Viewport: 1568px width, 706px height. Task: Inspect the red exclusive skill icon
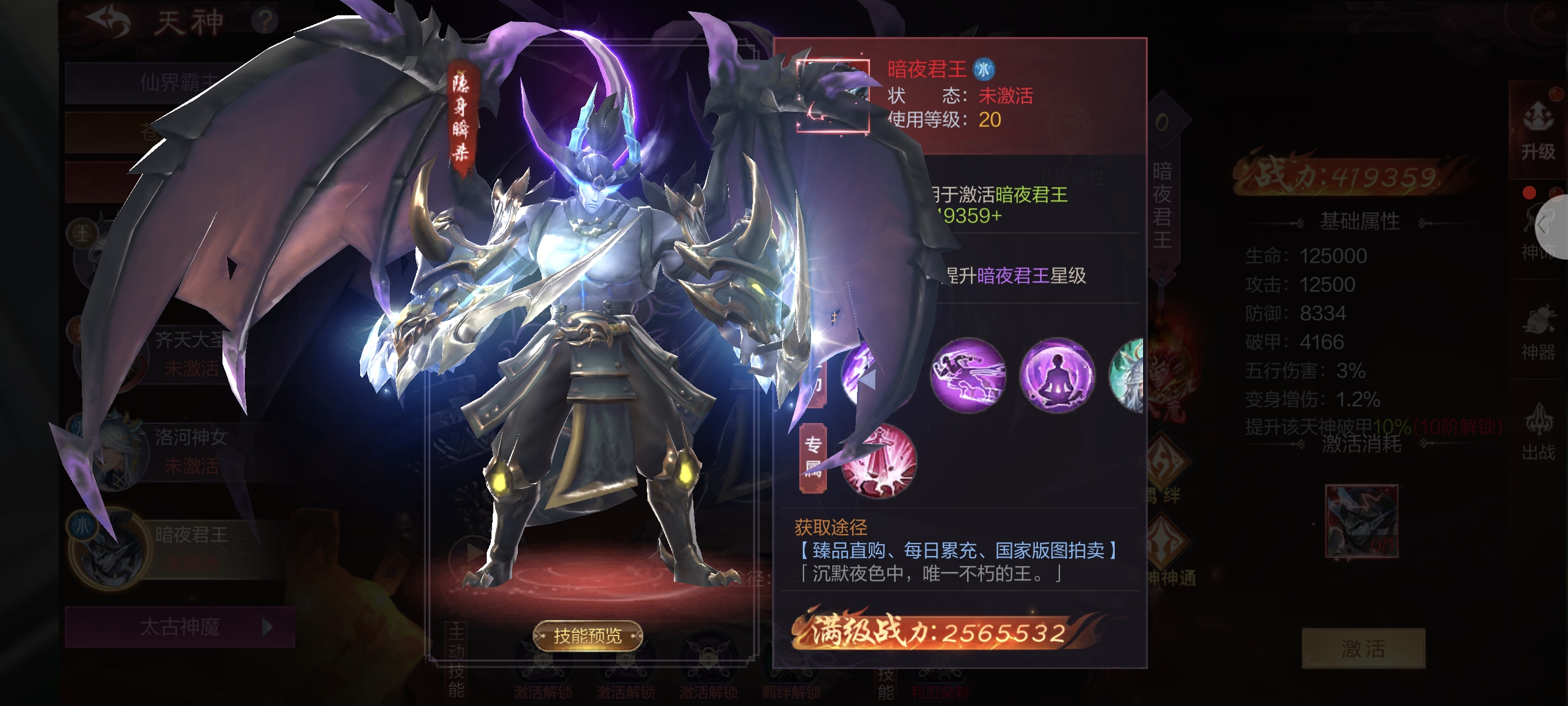coord(878,461)
